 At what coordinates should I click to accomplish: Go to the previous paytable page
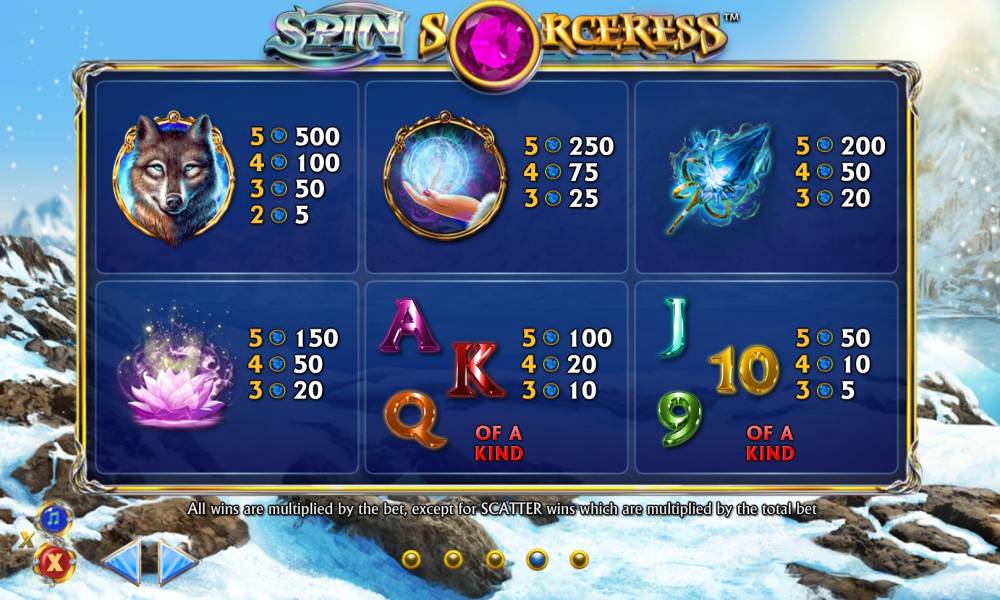(121, 563)
